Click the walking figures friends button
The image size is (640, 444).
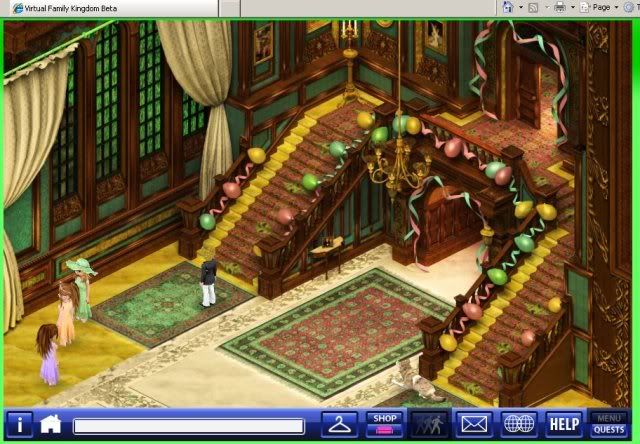pos(431,424)
